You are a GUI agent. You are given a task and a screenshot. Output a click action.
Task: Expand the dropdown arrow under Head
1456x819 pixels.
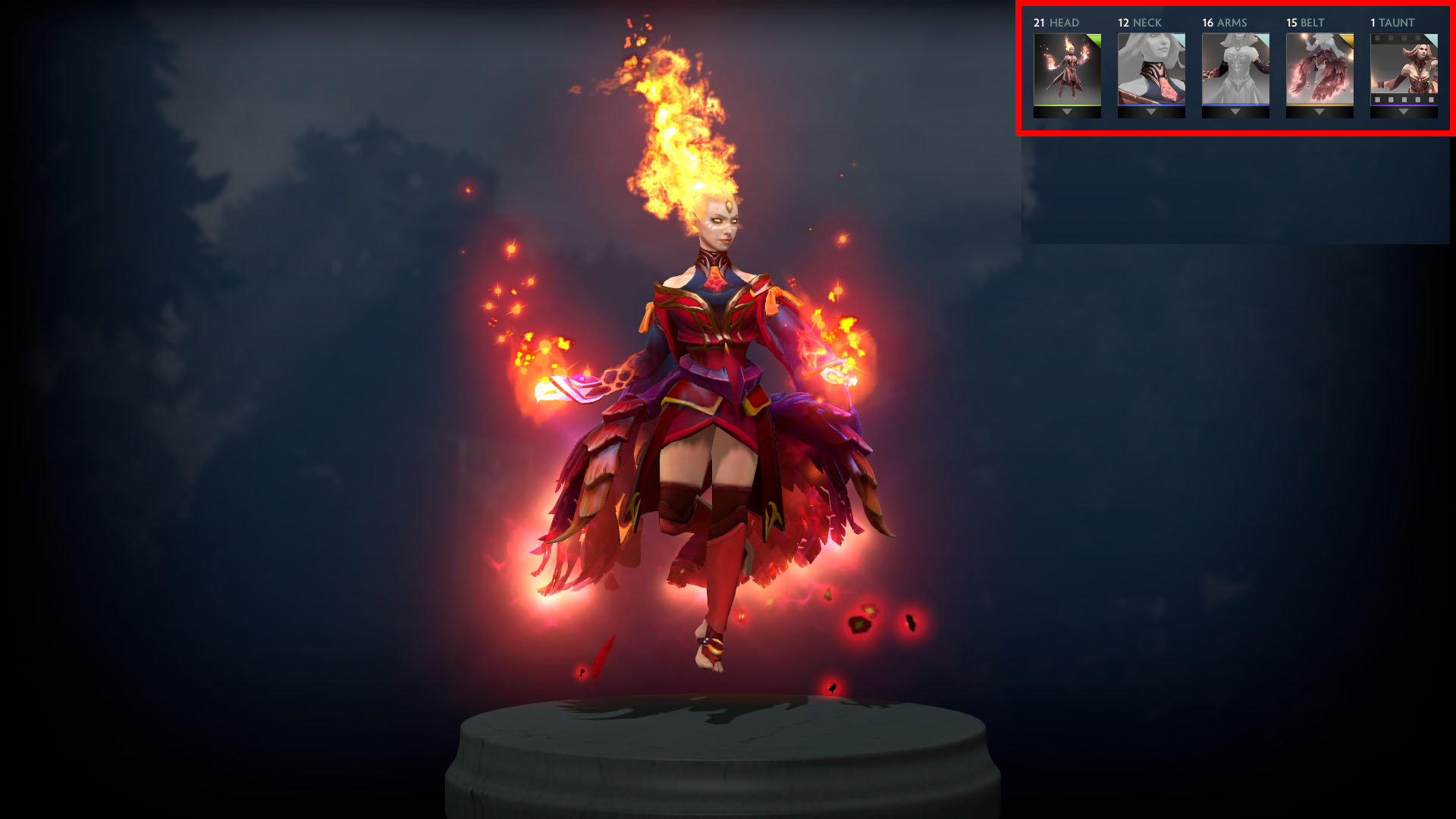[x=1067, y=112]
